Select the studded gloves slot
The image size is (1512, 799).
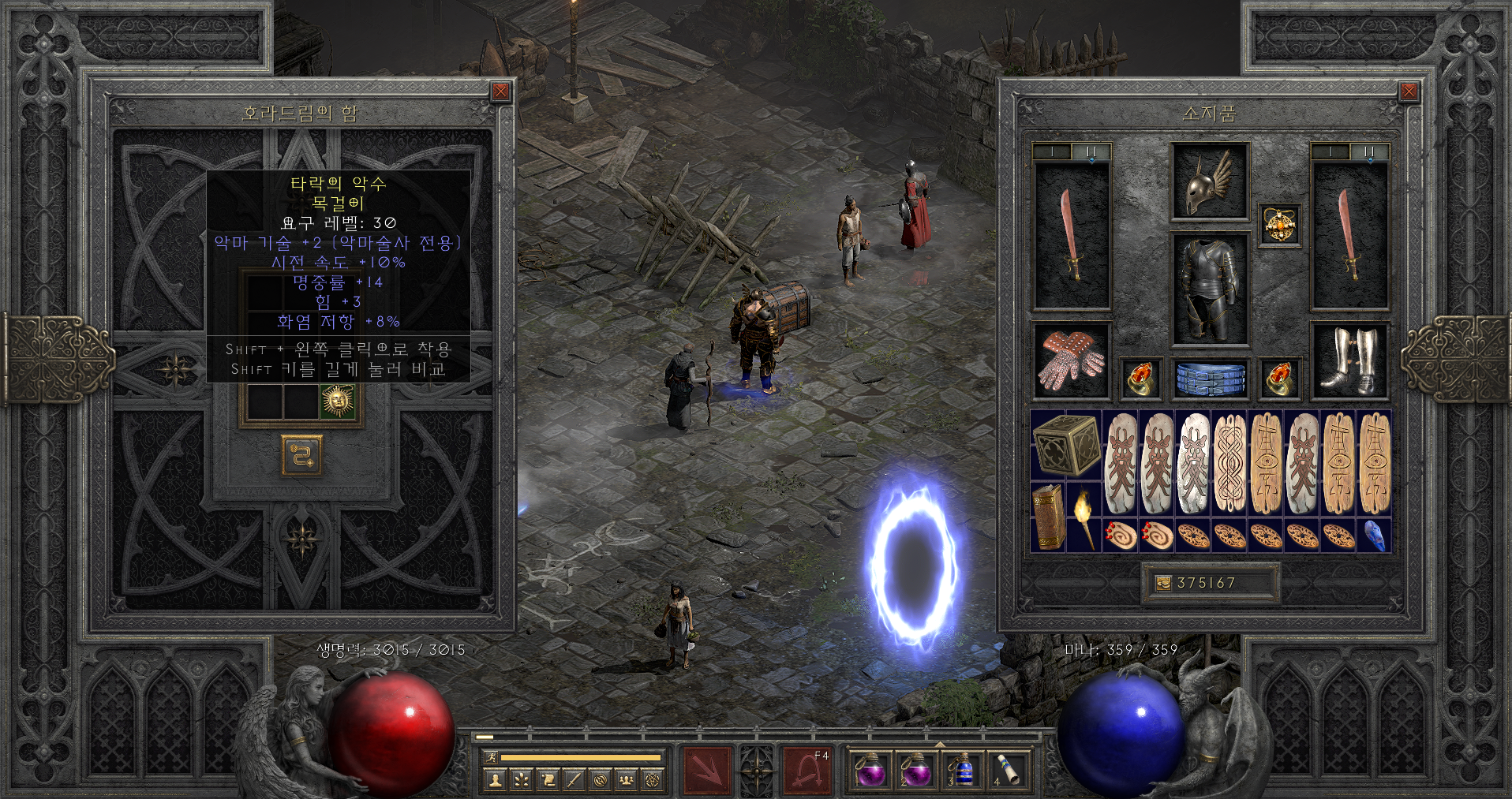(1071, 361)
